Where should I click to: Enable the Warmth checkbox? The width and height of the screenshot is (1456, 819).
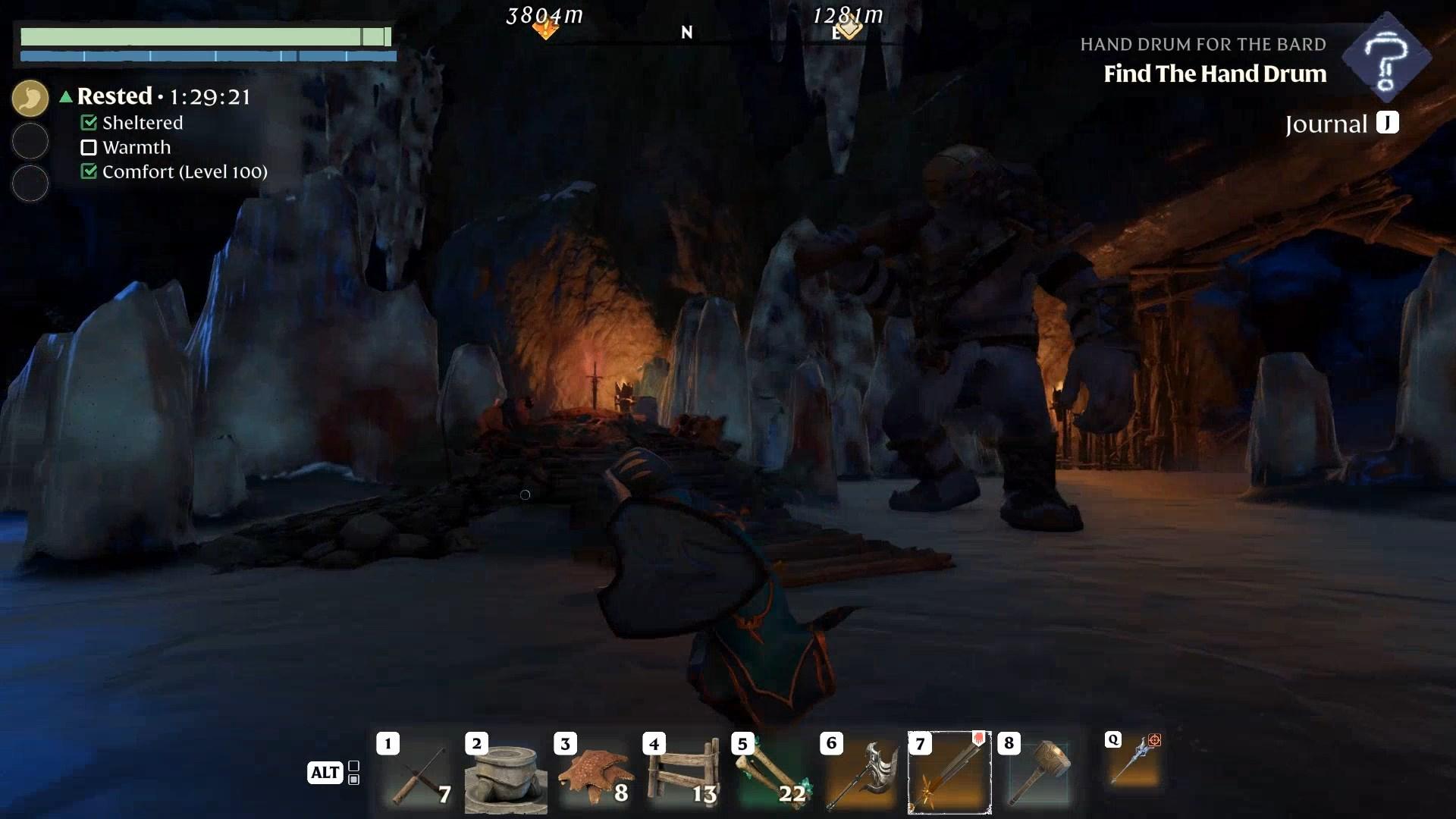tap(89, 147)
